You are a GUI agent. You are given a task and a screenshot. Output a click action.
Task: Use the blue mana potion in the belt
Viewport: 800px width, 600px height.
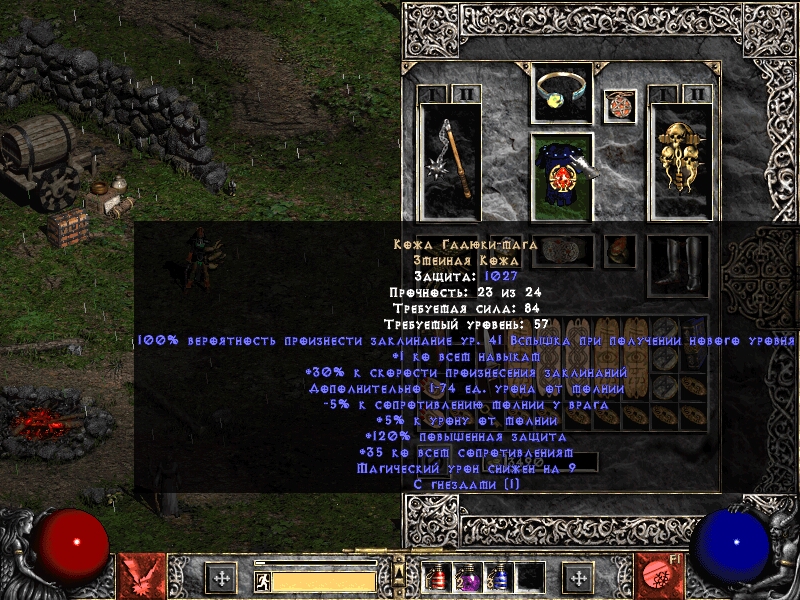498,577
